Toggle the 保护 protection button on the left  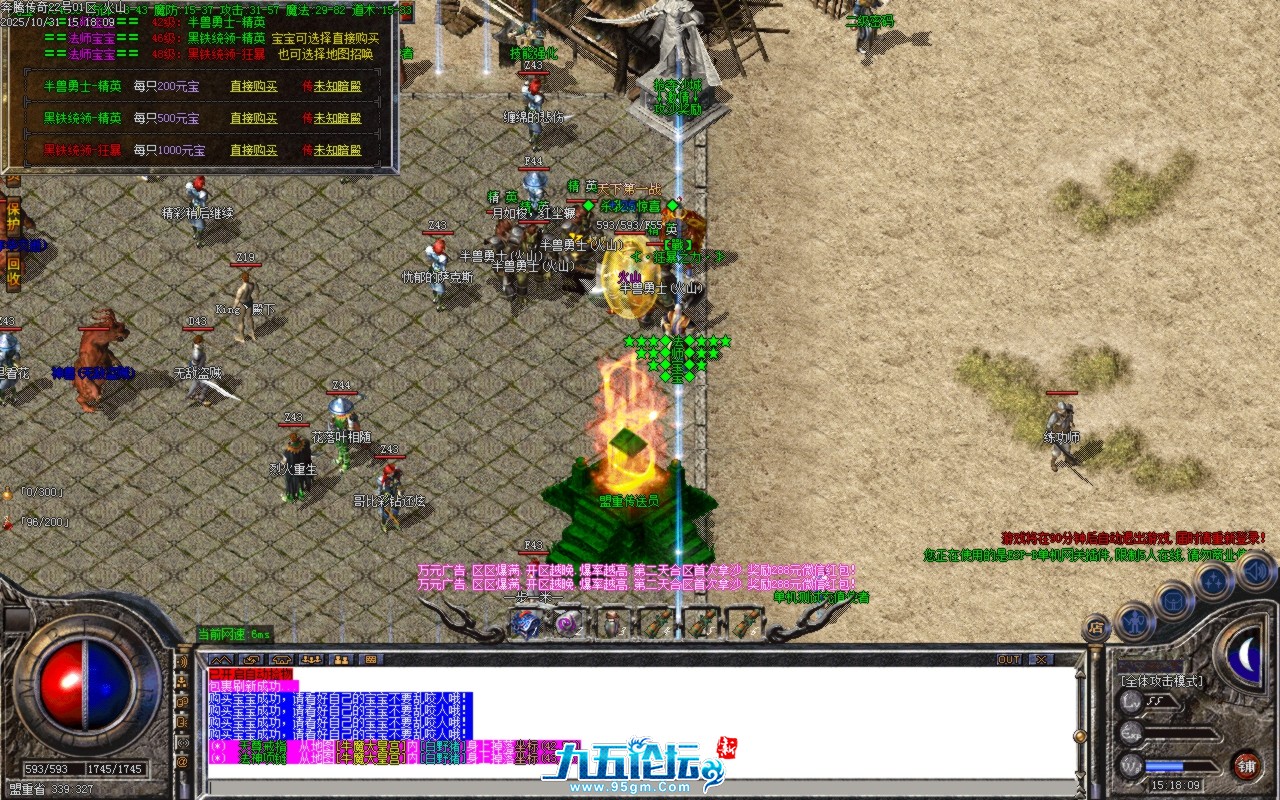point(13,216)
